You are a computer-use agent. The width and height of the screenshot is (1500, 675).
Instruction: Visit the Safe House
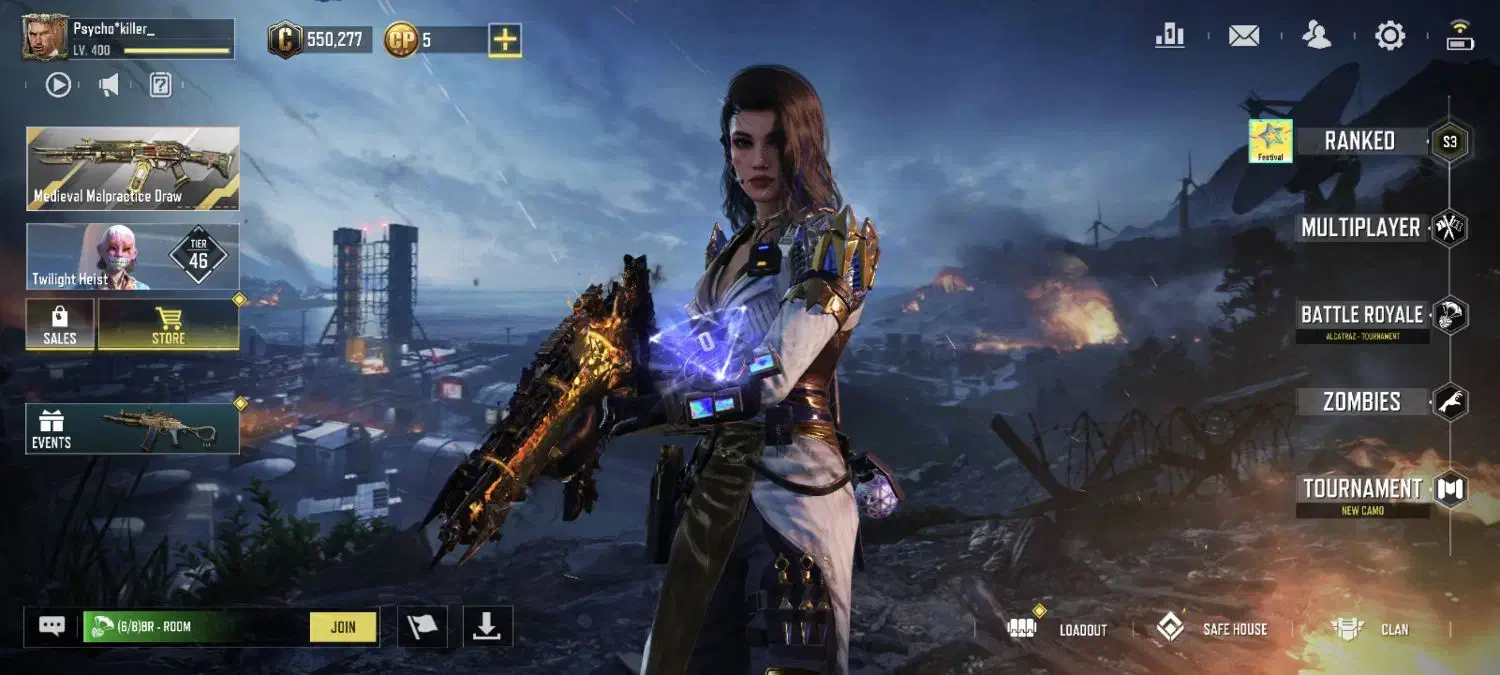click(x=1212, y=629)
